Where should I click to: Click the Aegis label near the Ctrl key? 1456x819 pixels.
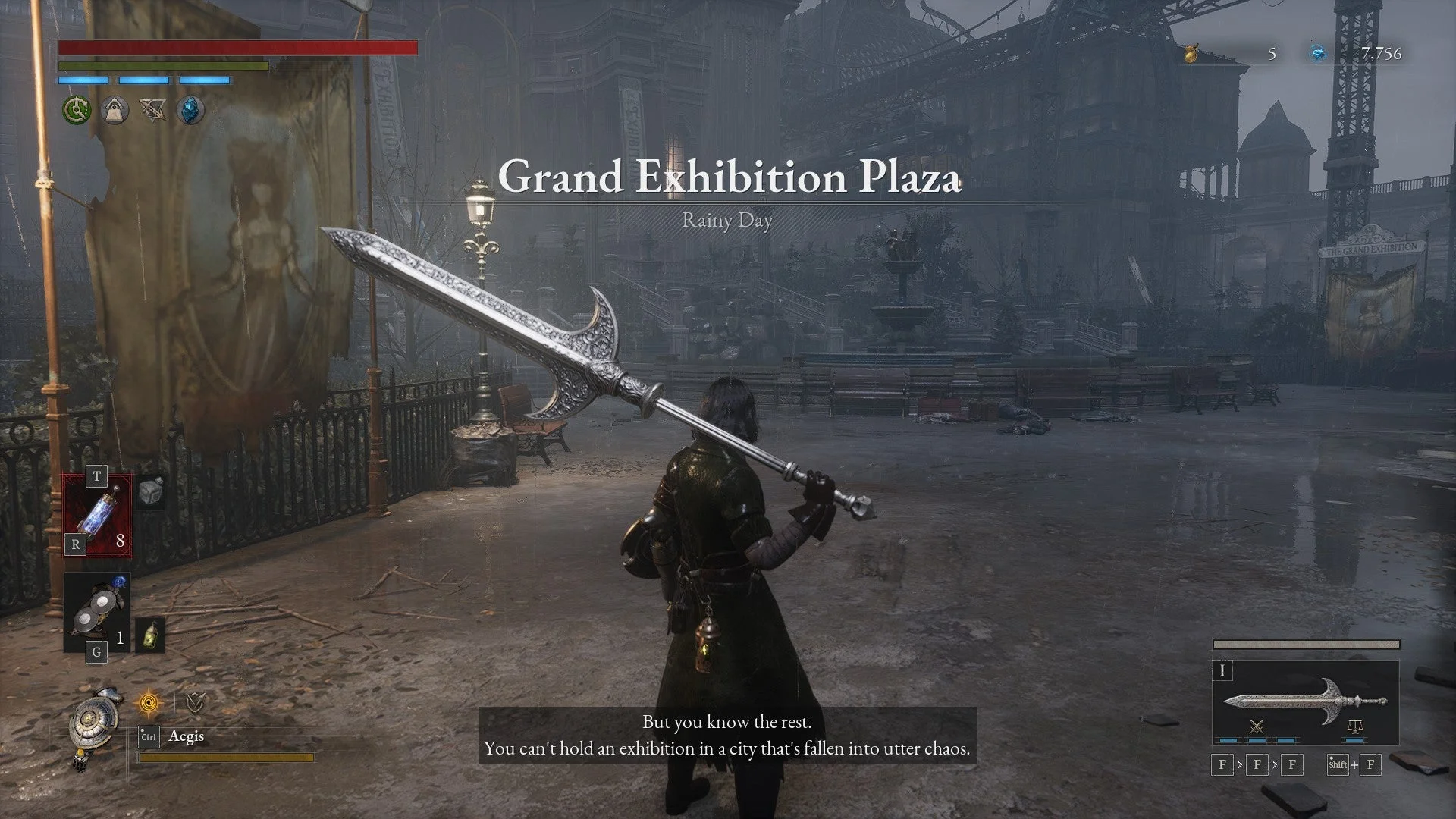[187, 736]
